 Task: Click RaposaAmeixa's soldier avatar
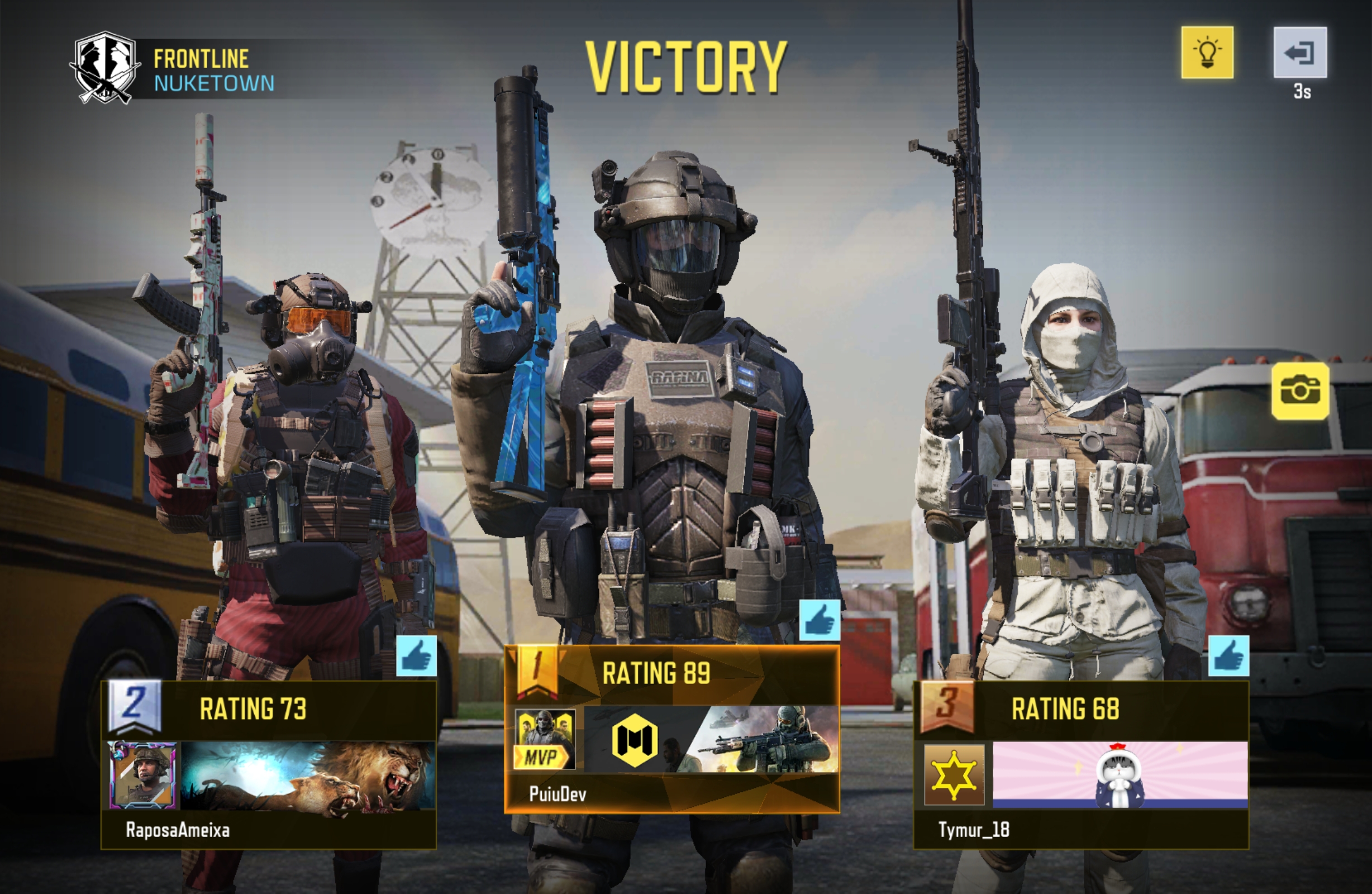tap(144, 775)
